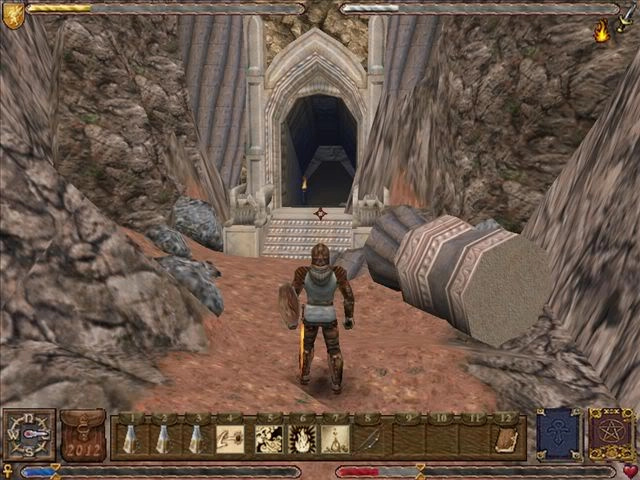
Task: Click the shield icon in the top corner
Action: (12, 14)
